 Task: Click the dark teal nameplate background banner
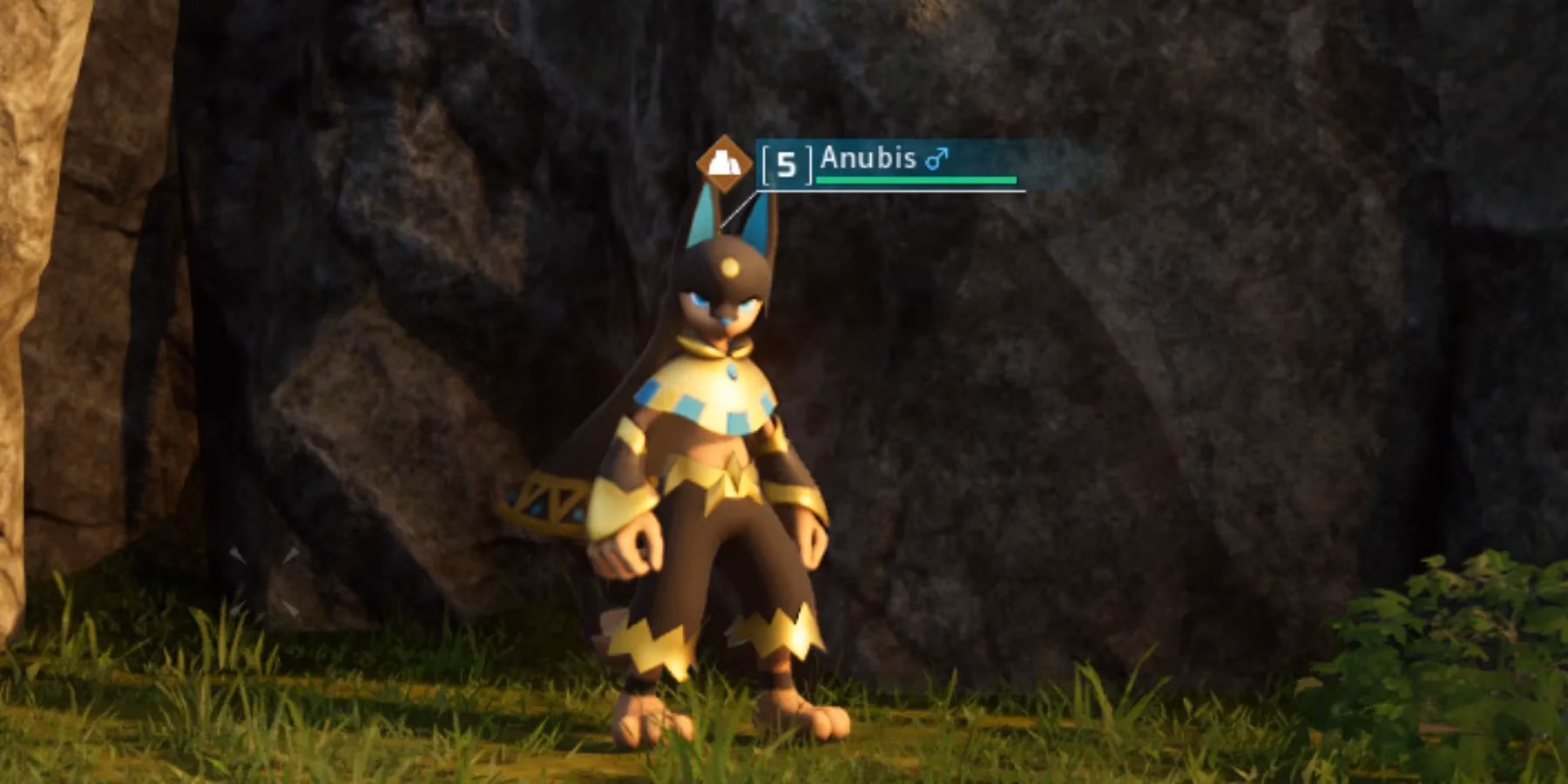[976, 161]
